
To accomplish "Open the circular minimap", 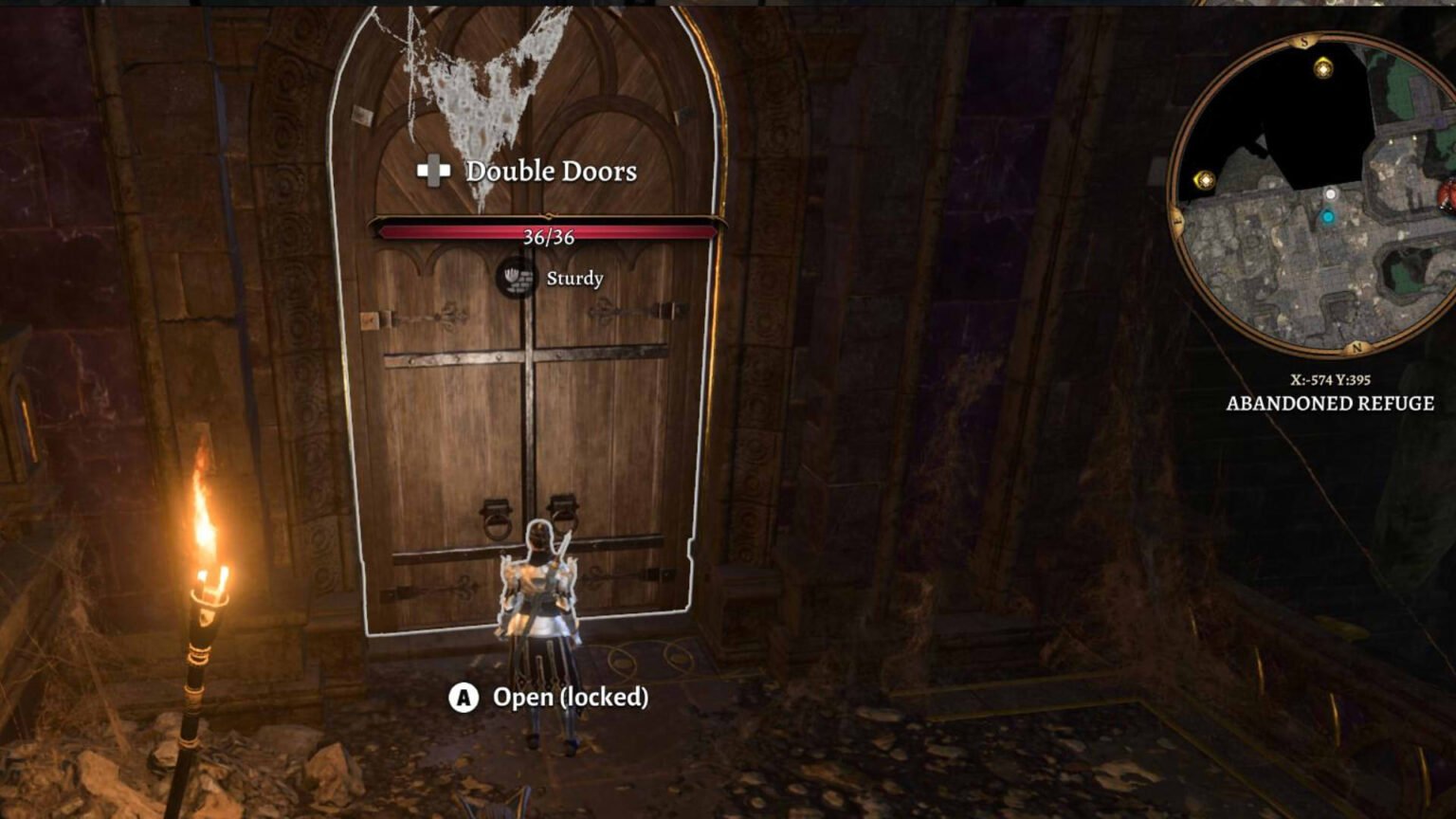I will [x=1318, y=195].
